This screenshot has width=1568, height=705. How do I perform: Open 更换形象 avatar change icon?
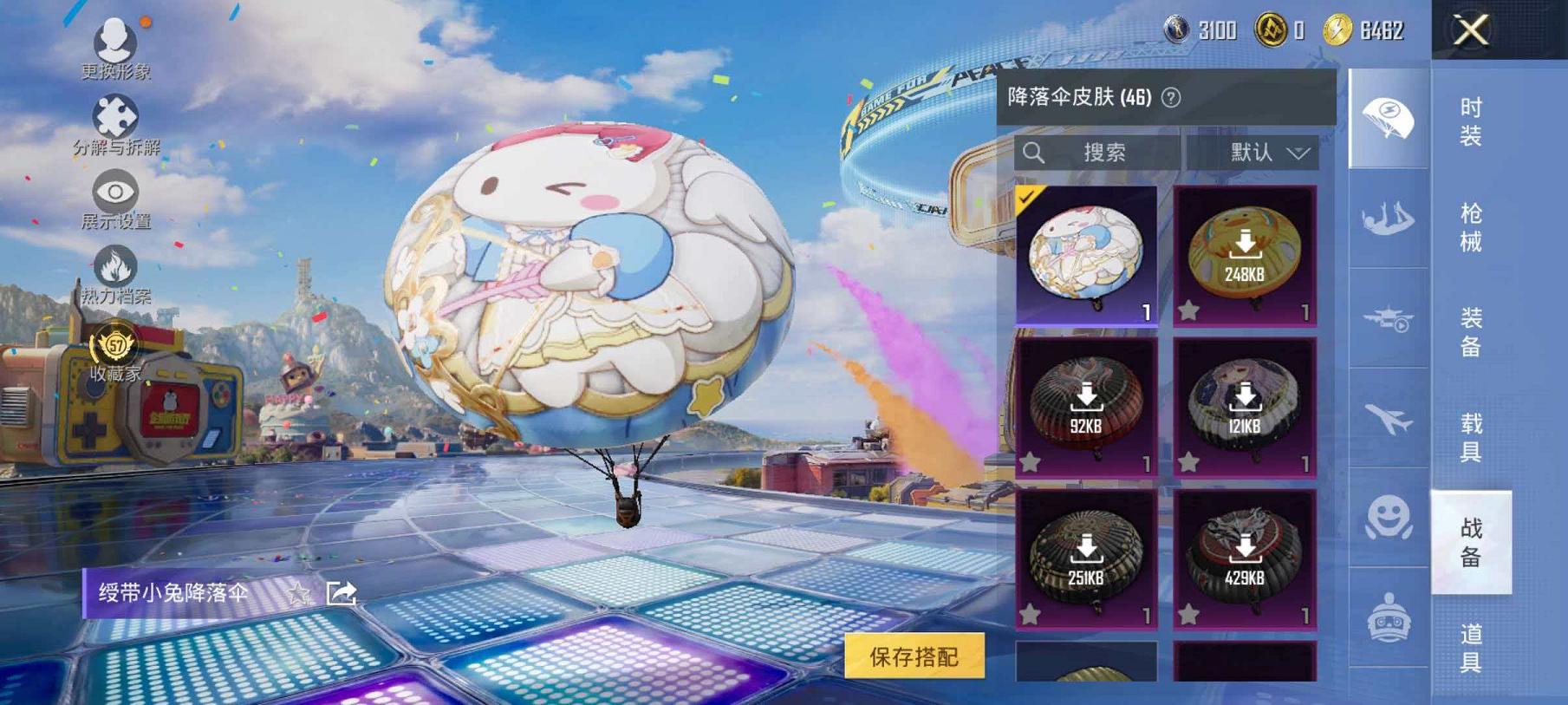(x=113, y=41)
